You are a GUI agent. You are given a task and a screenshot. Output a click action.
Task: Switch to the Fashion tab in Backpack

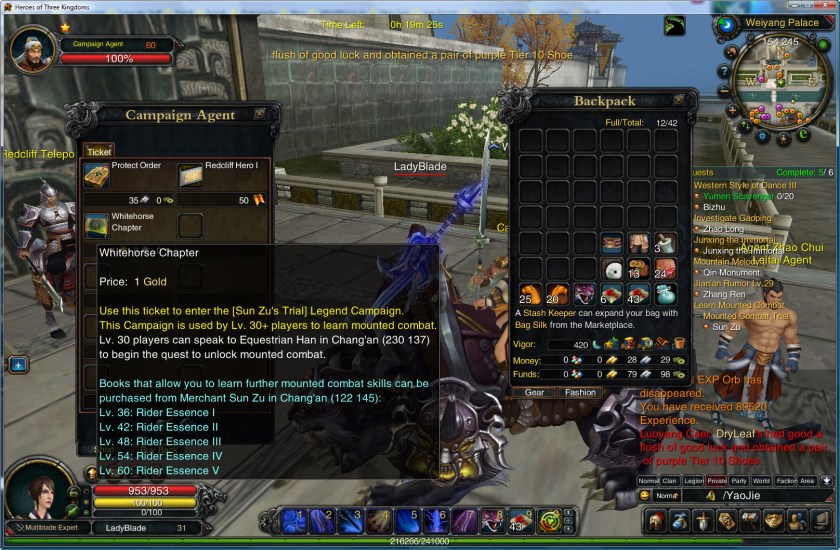point(580,393)
